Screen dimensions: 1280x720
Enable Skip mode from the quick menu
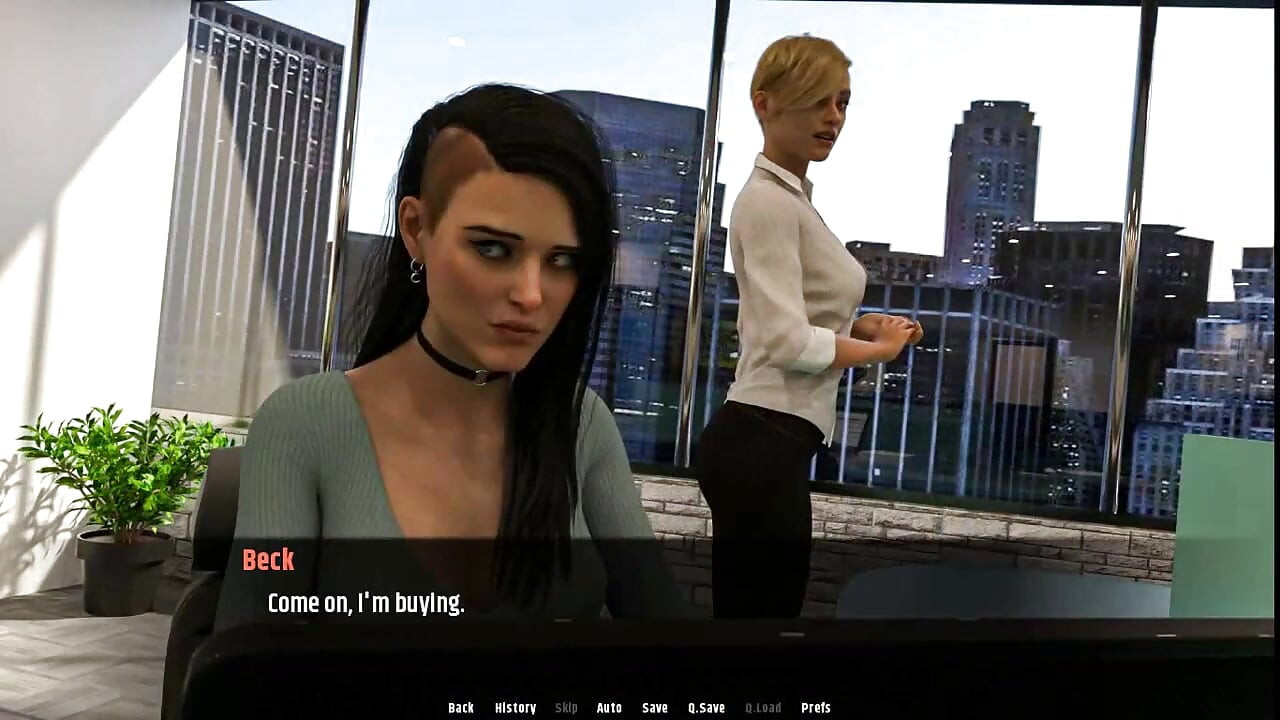click(566, 707)
